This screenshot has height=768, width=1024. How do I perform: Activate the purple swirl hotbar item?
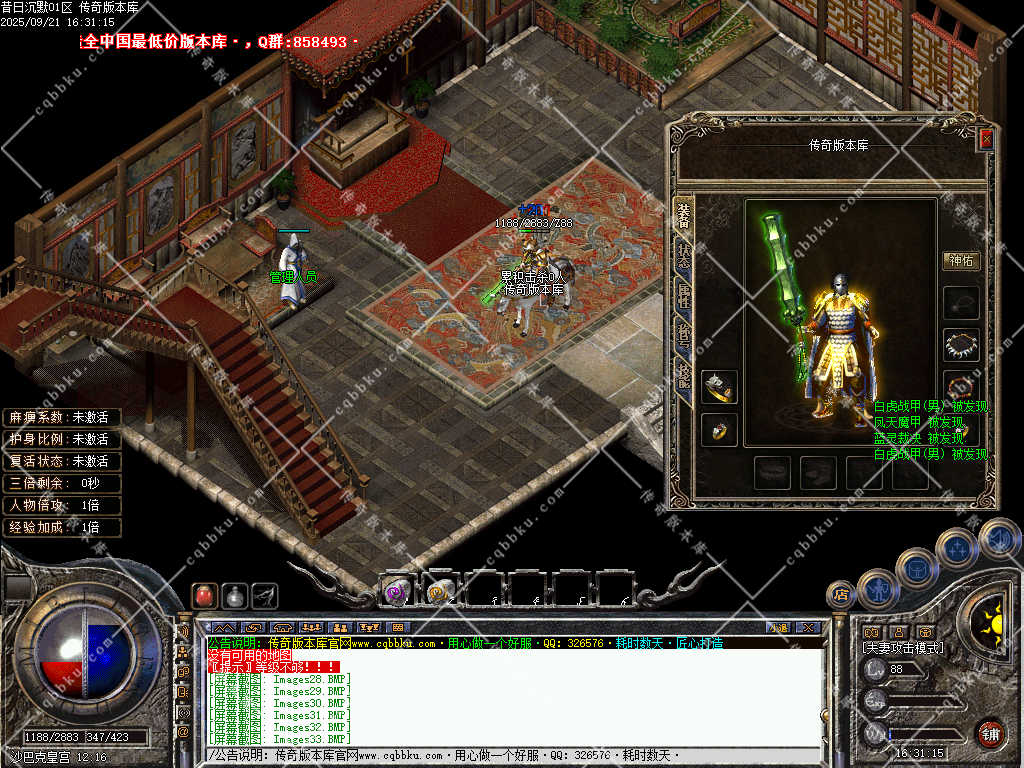coord(395,591)
